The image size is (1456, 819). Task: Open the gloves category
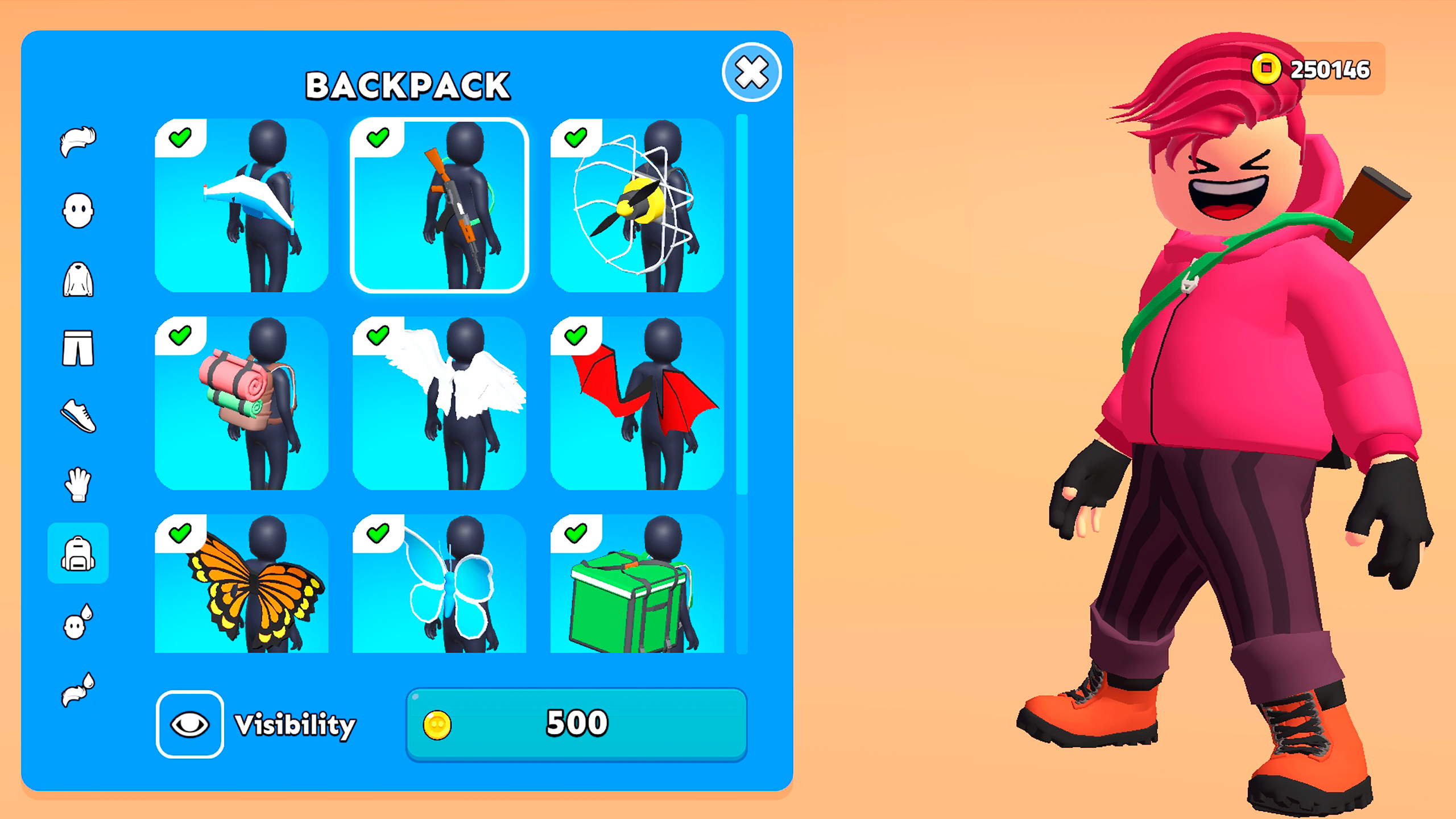coord(78,487)
